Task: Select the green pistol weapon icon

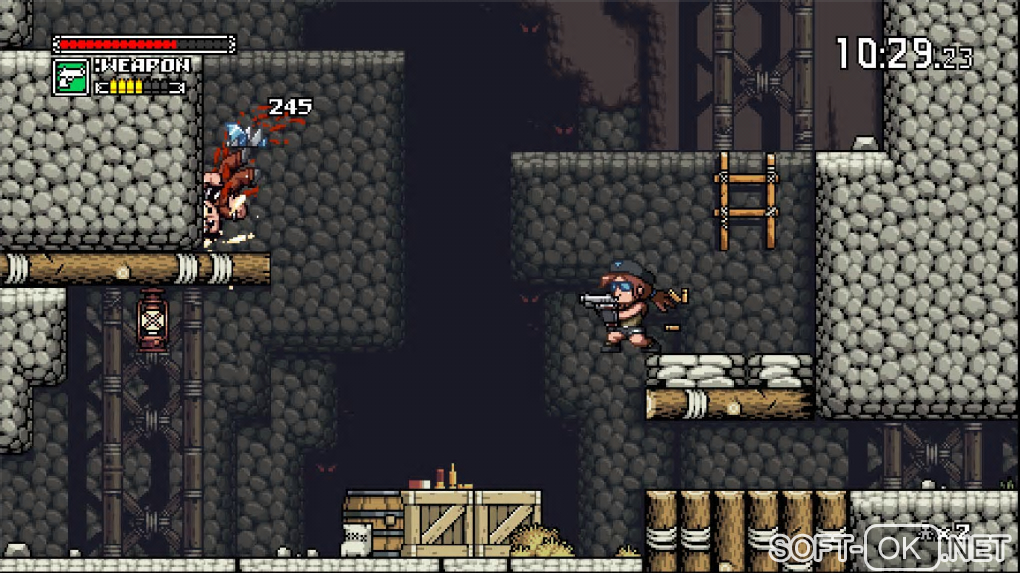Action: [71, 77]
